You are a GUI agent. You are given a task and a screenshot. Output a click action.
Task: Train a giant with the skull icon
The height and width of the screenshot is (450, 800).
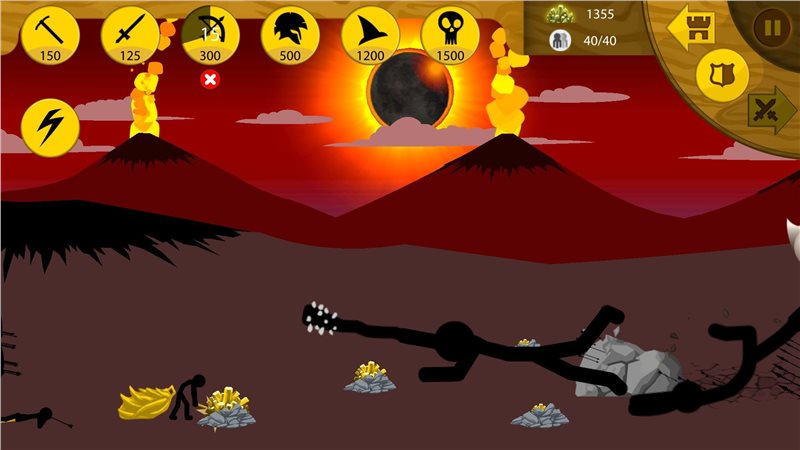[450, 33]
